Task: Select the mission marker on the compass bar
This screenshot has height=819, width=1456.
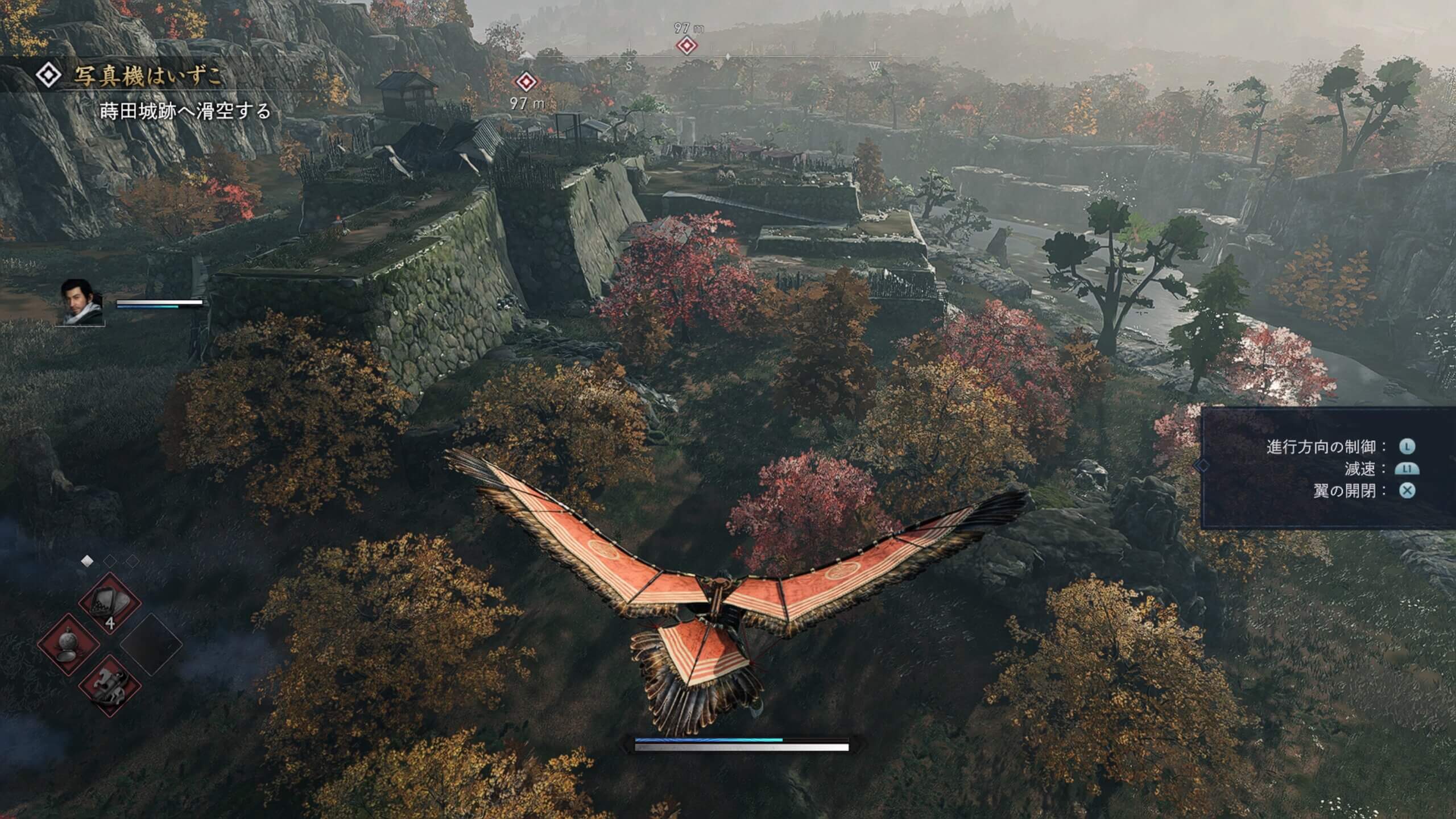Action: point(686,45)
